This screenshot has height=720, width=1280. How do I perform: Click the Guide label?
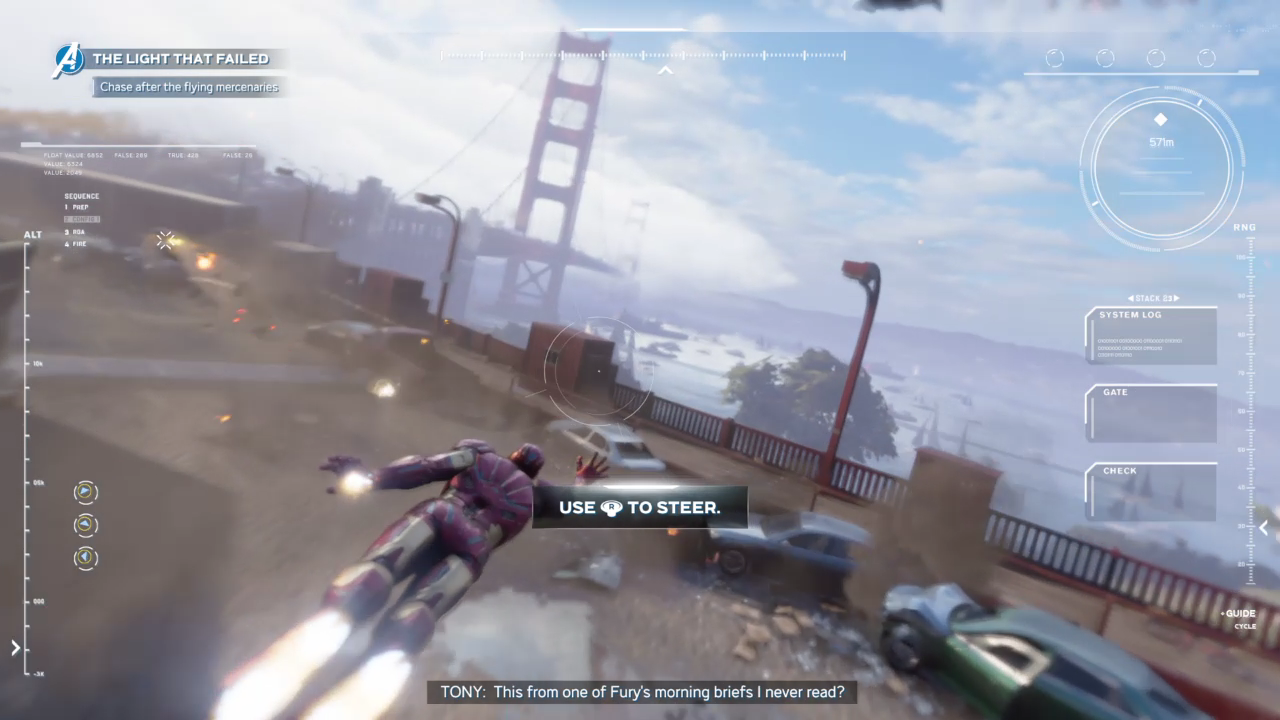coord(1239,613)
